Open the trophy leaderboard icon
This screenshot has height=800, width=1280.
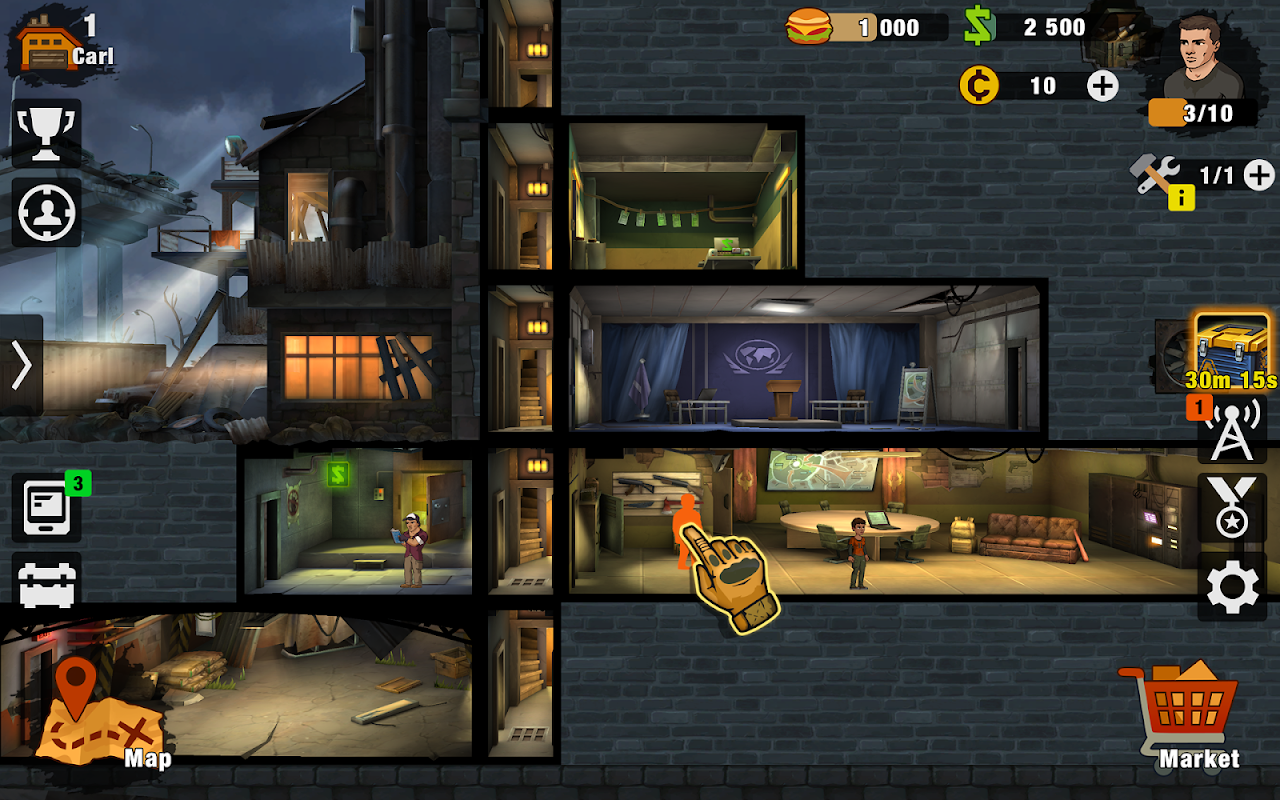point(47,133)
